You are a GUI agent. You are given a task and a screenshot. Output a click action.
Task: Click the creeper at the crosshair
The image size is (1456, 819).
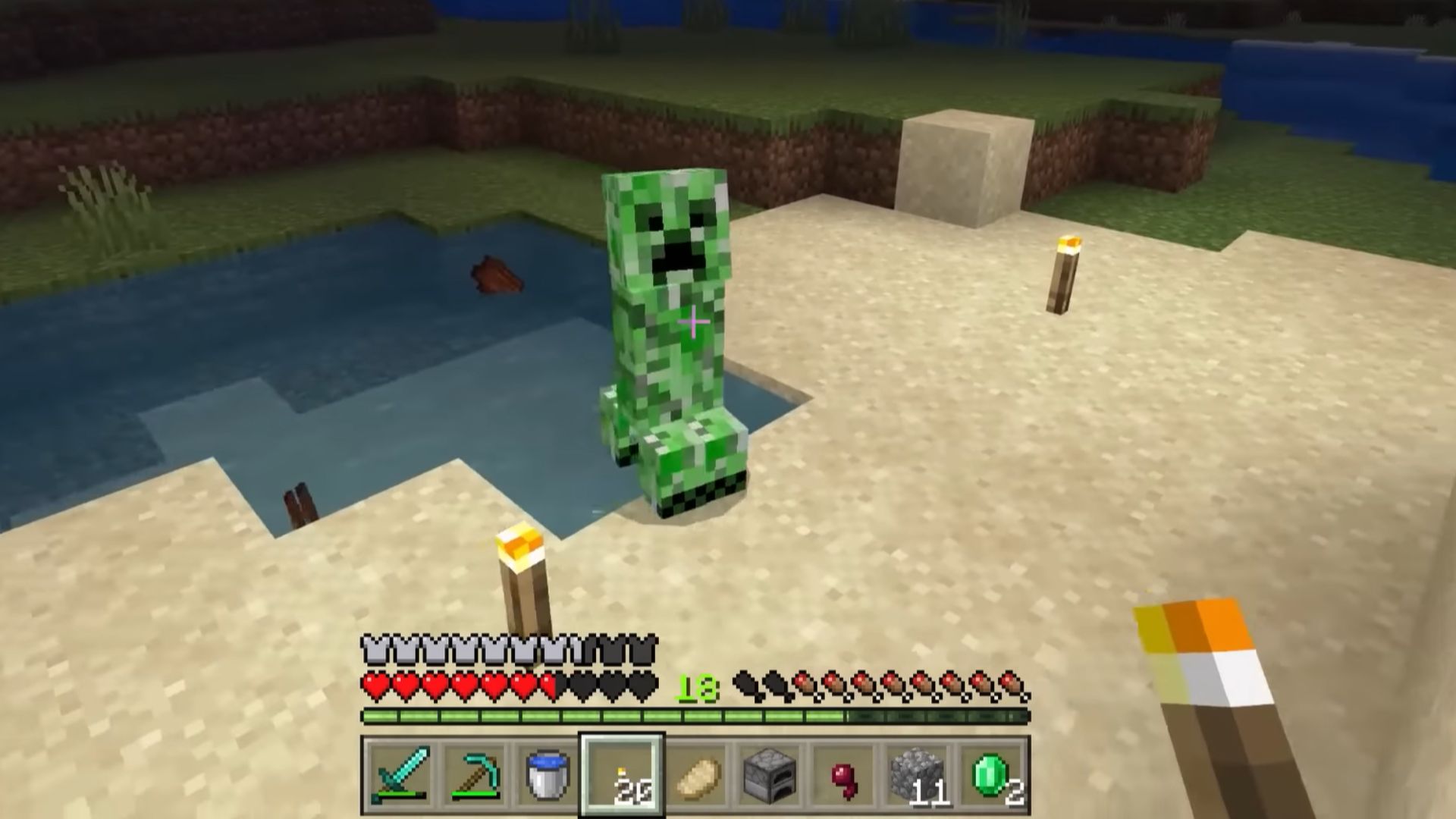[694, 322]
